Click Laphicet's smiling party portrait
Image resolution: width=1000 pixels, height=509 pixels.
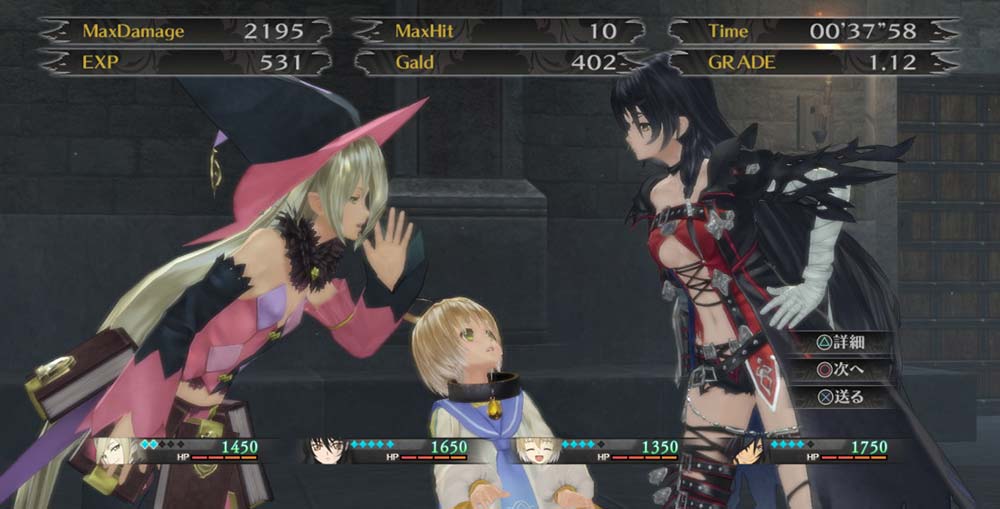(x=536, y=450)
